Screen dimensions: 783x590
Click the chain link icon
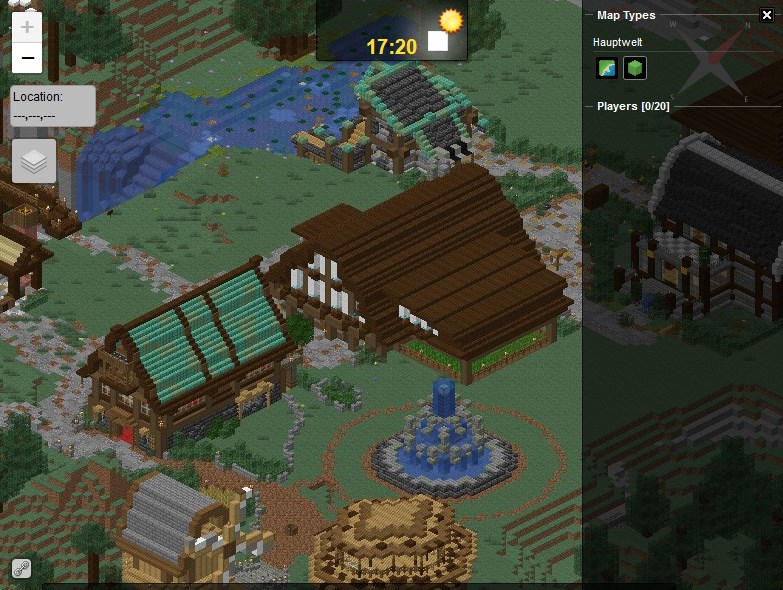pyautogui.click(x=21, y=568)
